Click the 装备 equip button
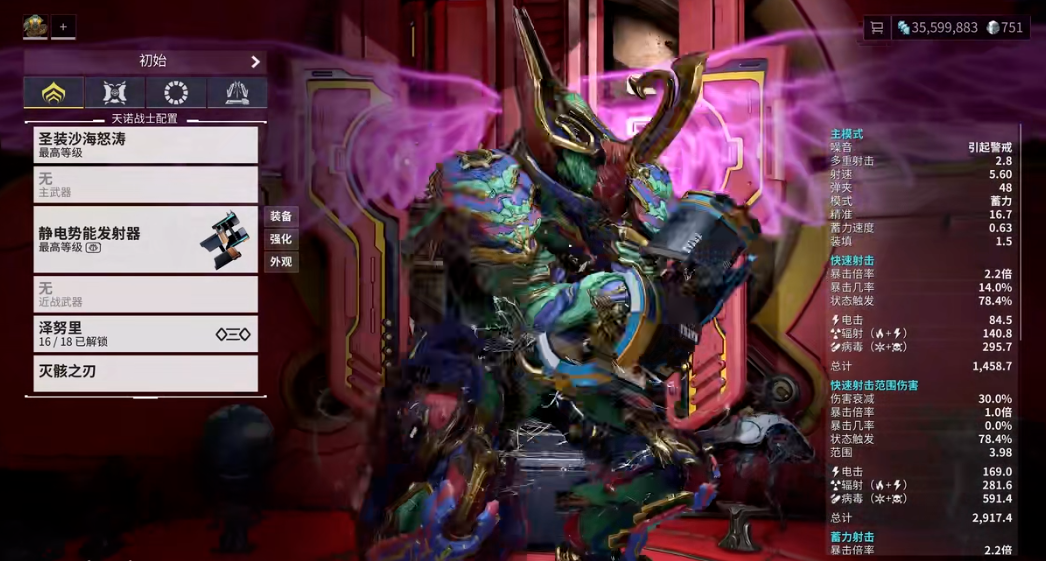1046x561 pixels. 281,216
